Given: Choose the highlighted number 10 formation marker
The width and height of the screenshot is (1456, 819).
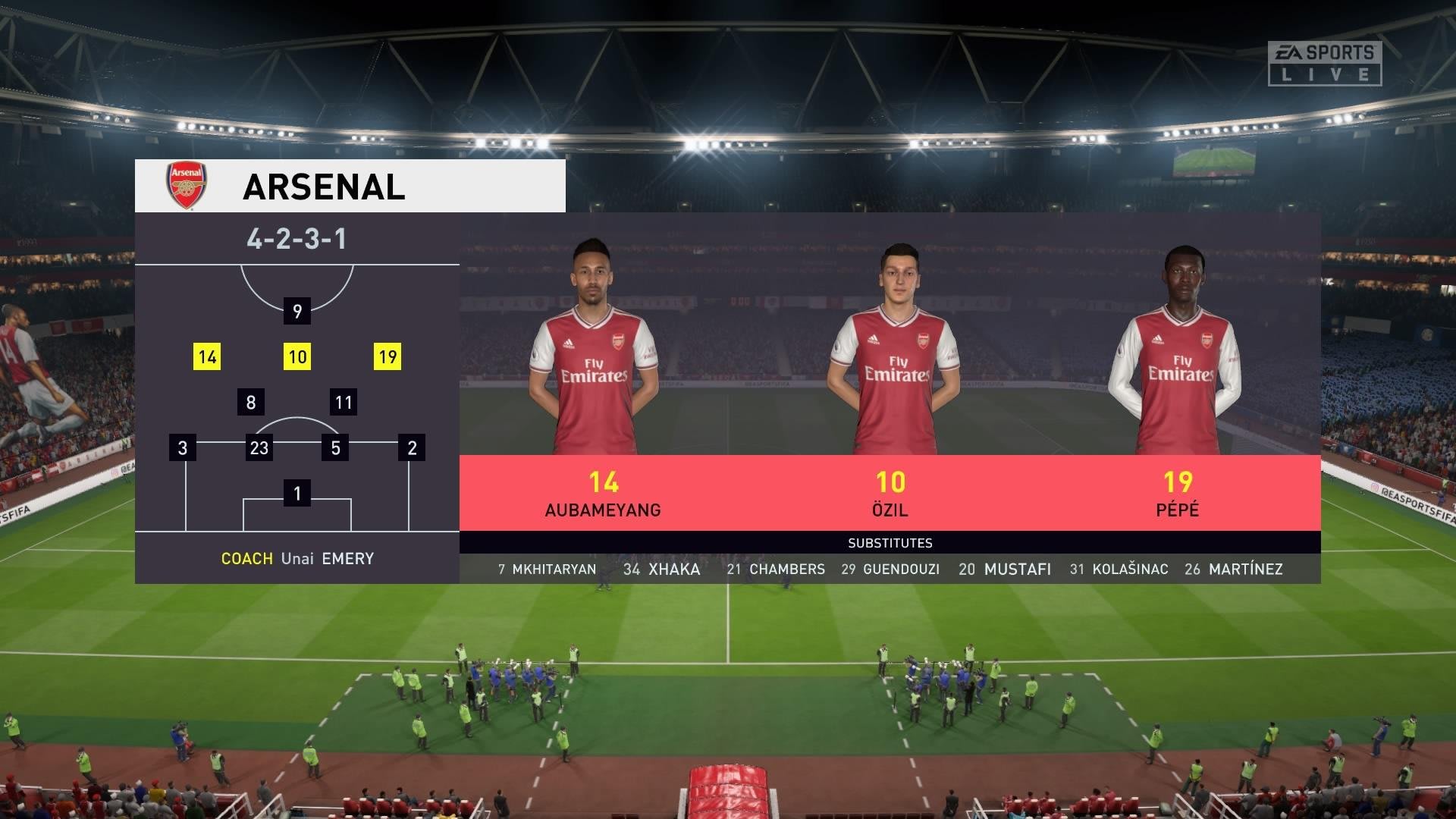Looking at the screenshot, I should (297, 356).
